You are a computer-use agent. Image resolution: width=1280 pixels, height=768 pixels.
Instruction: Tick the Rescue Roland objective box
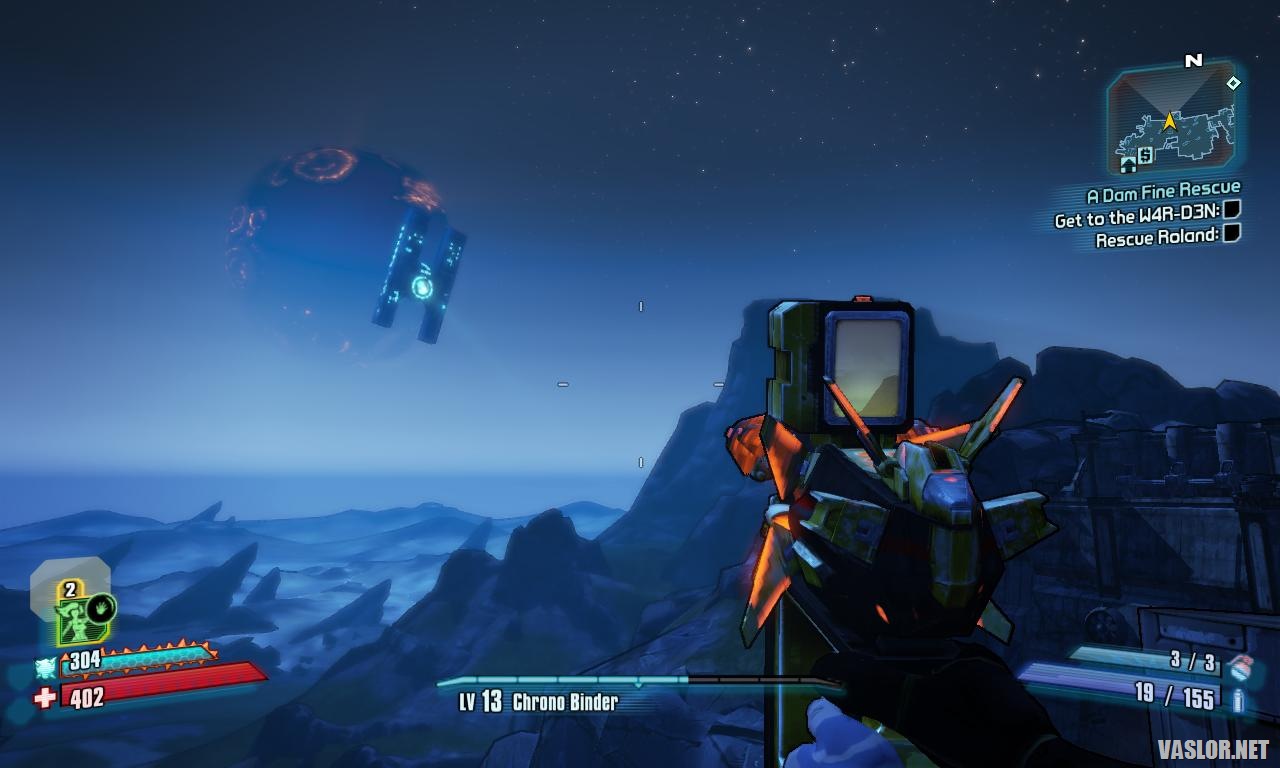pos(1232,234)
